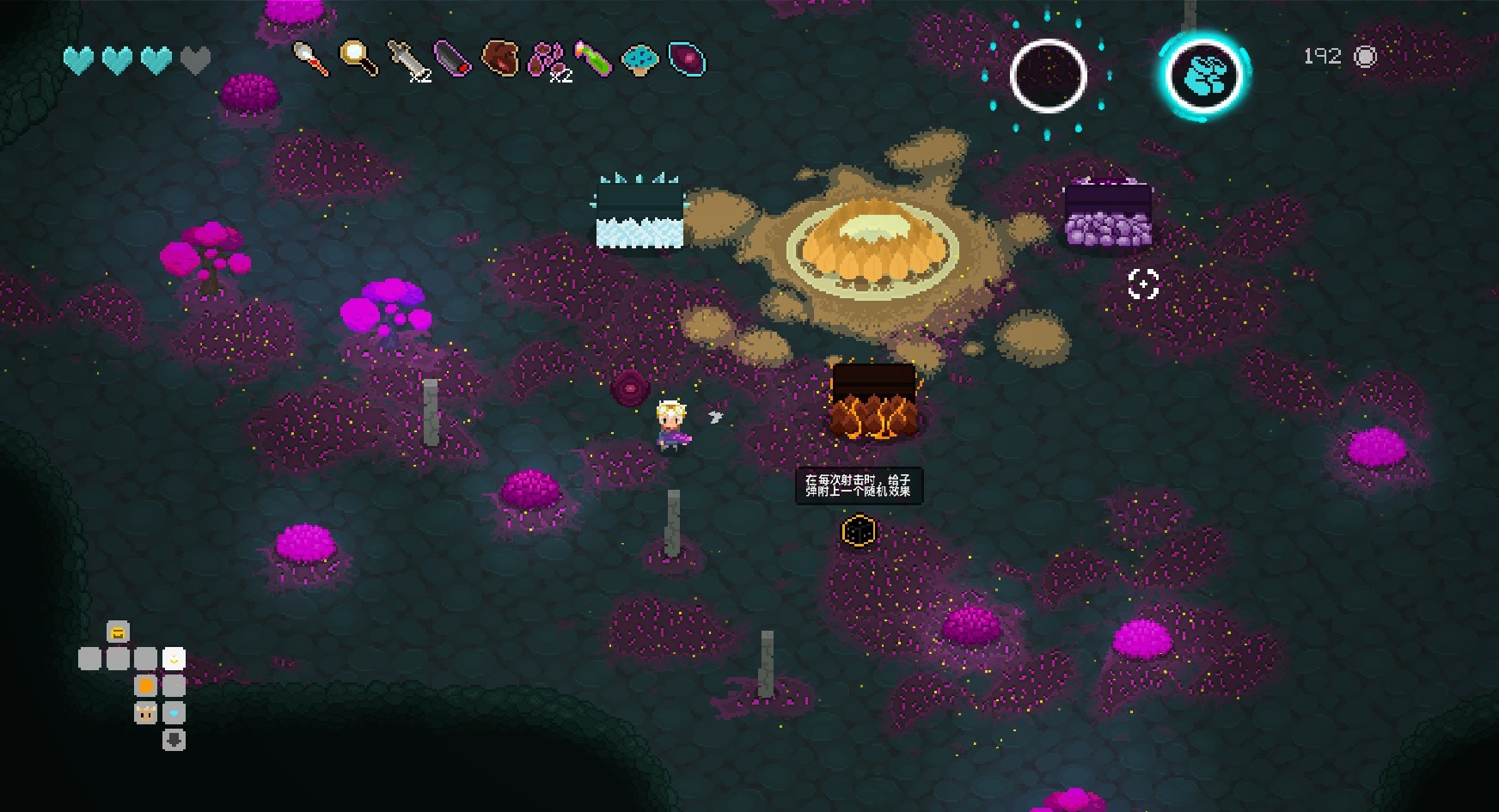Select the magnifying glass item icon
This screenshot has width=1499, height=812.
[358, 58]
